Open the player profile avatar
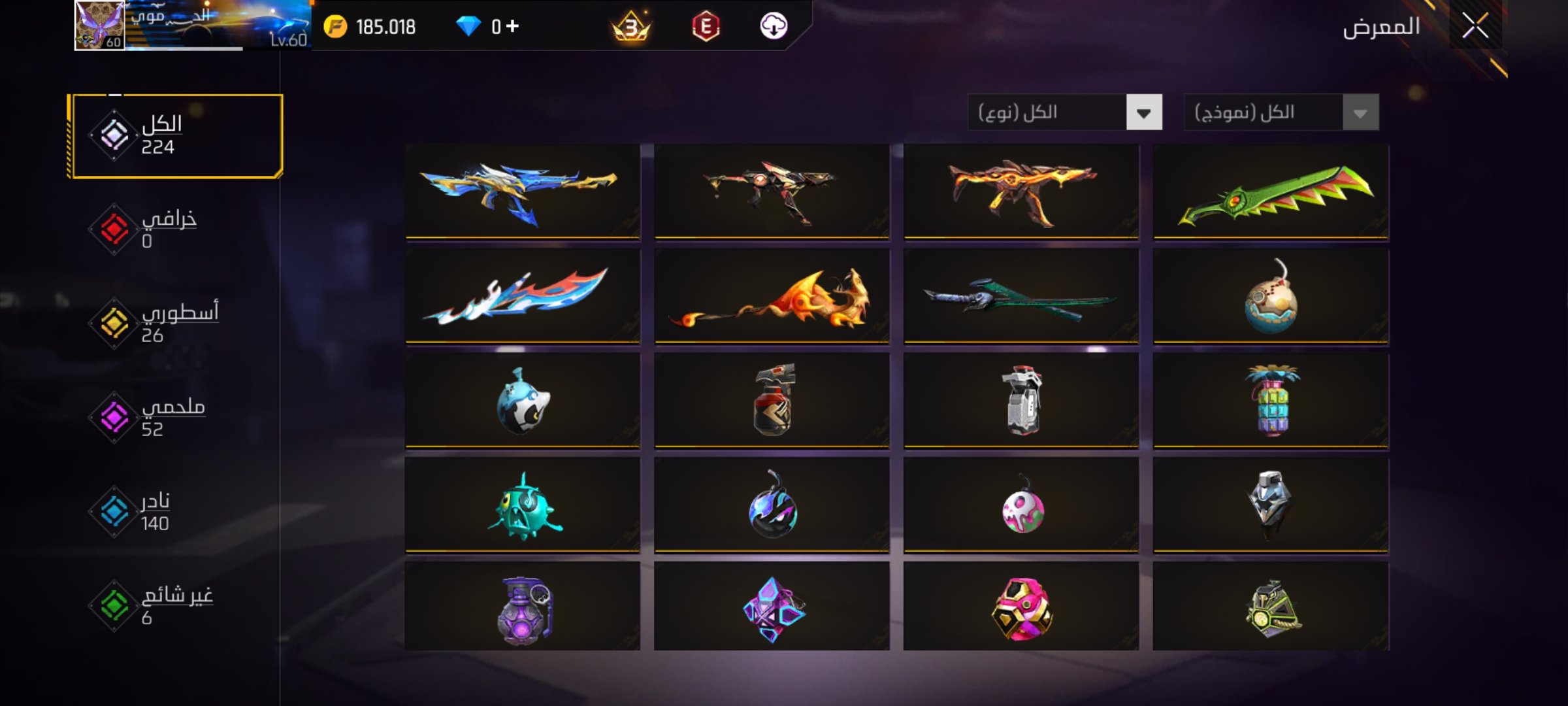 pyautogui.click(x=99, y=26)
